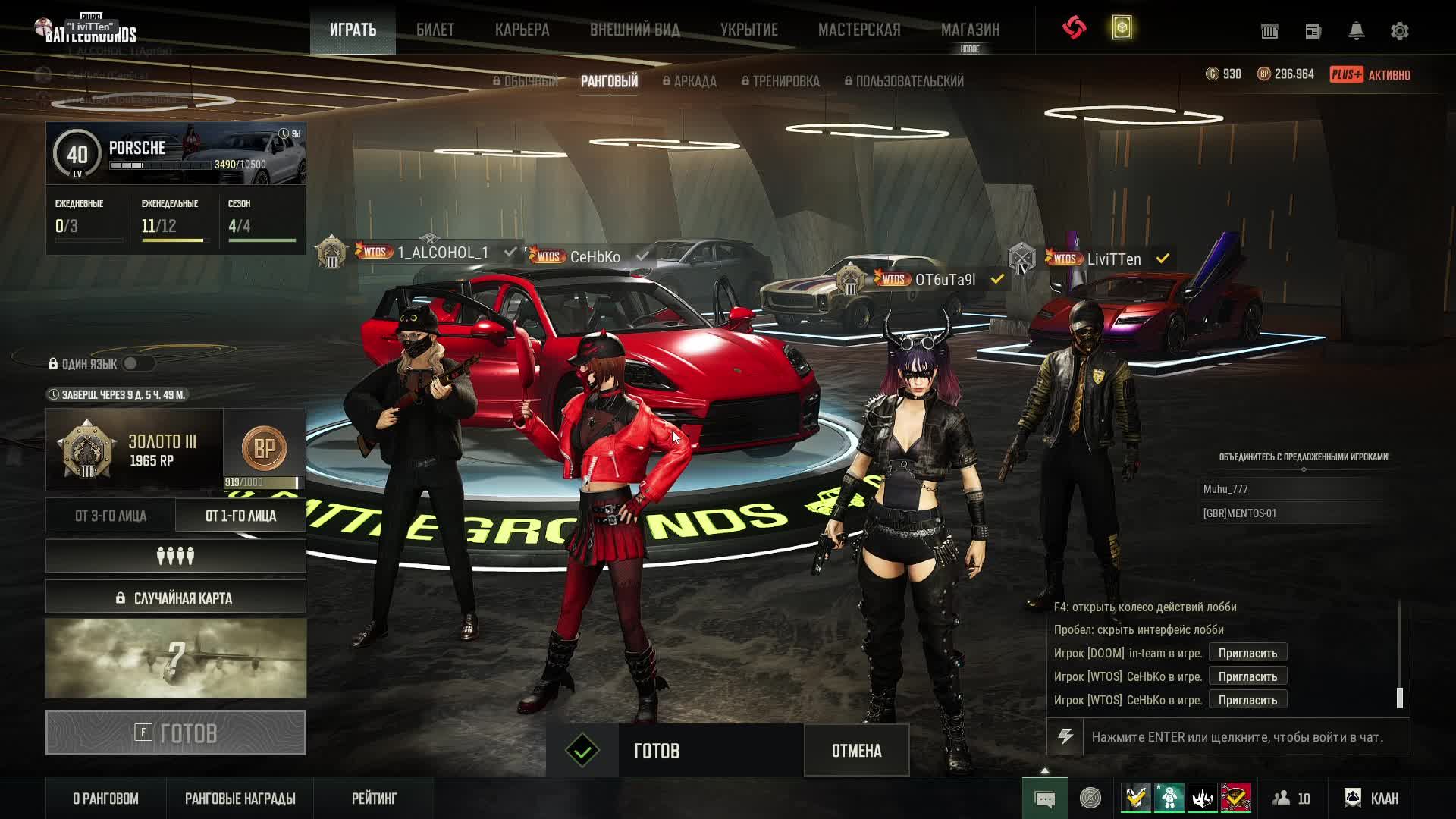Choose the ОТ 3-ГО ЛИЦА perspective
The height and width of the screenshot is (819, 1456).
click(x=111, y=516)
